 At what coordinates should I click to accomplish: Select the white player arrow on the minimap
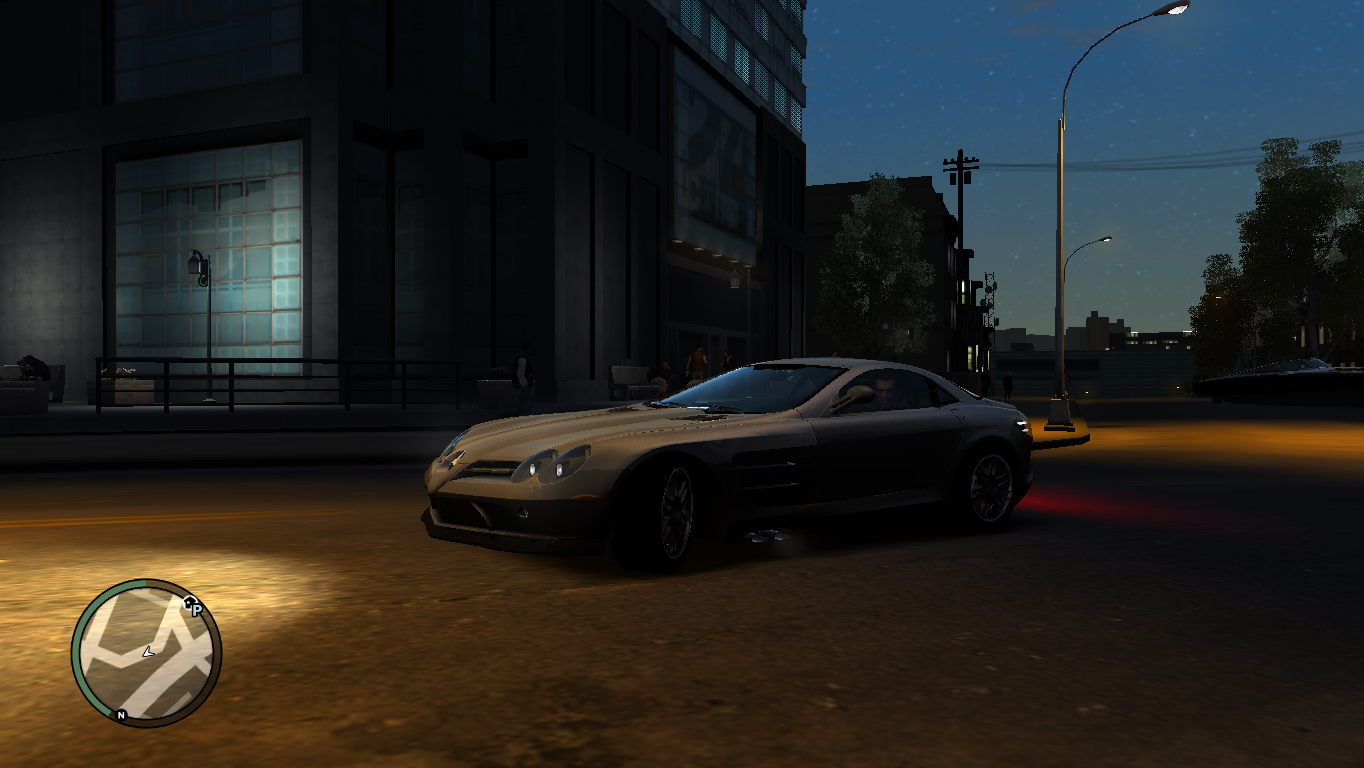point(148,652)
